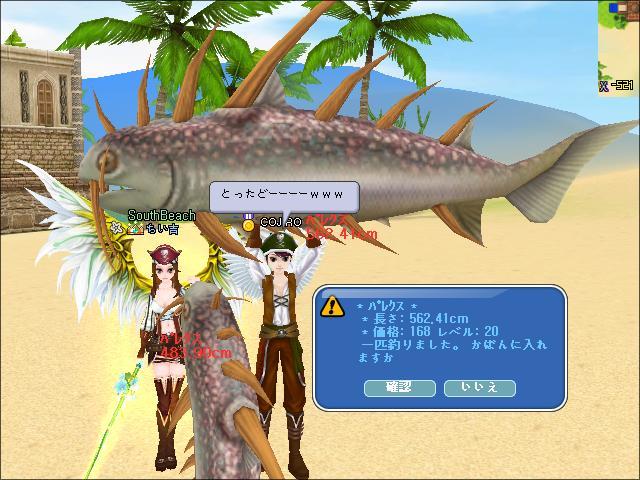Image resolution: width=640 pixels, height=480 pixels.
Task: Confirm keeping the fish with 確認
Action: [400, 387]
